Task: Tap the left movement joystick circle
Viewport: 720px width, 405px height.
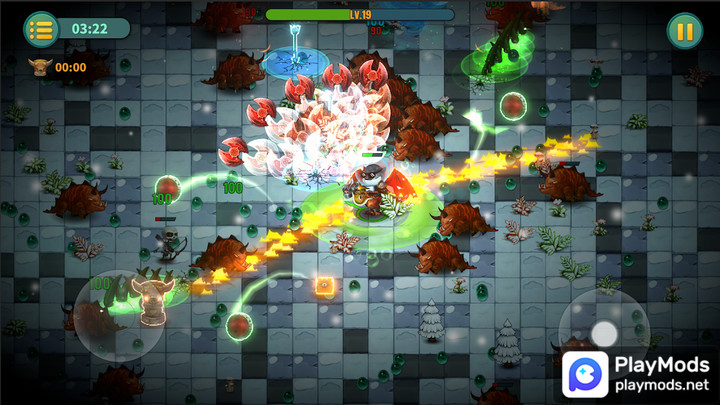Action: (120, 314)
